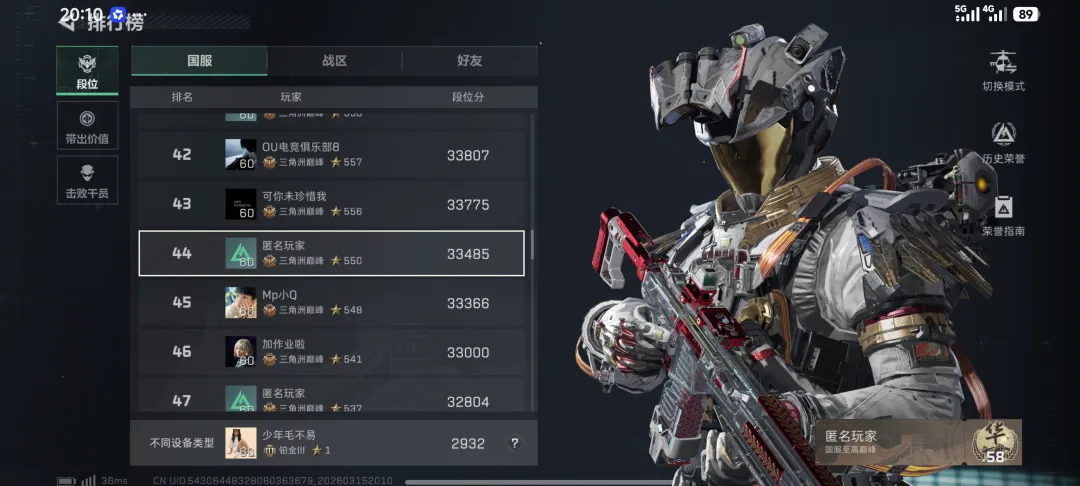Click Mp小Q's avatar thumbnail

pos(240,302)
